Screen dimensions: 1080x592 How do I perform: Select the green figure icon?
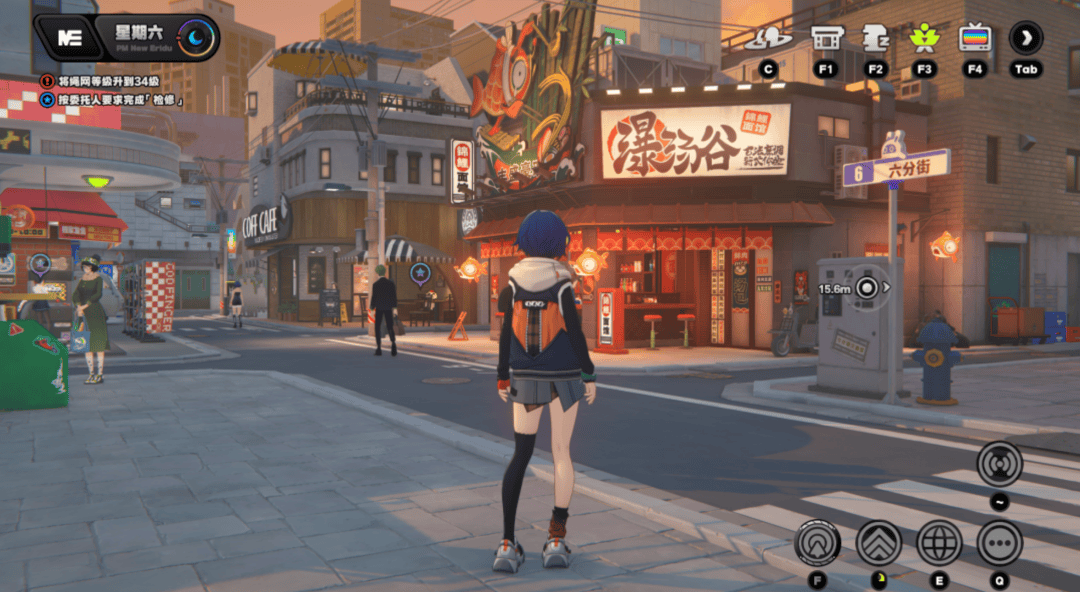coord(924,39)
